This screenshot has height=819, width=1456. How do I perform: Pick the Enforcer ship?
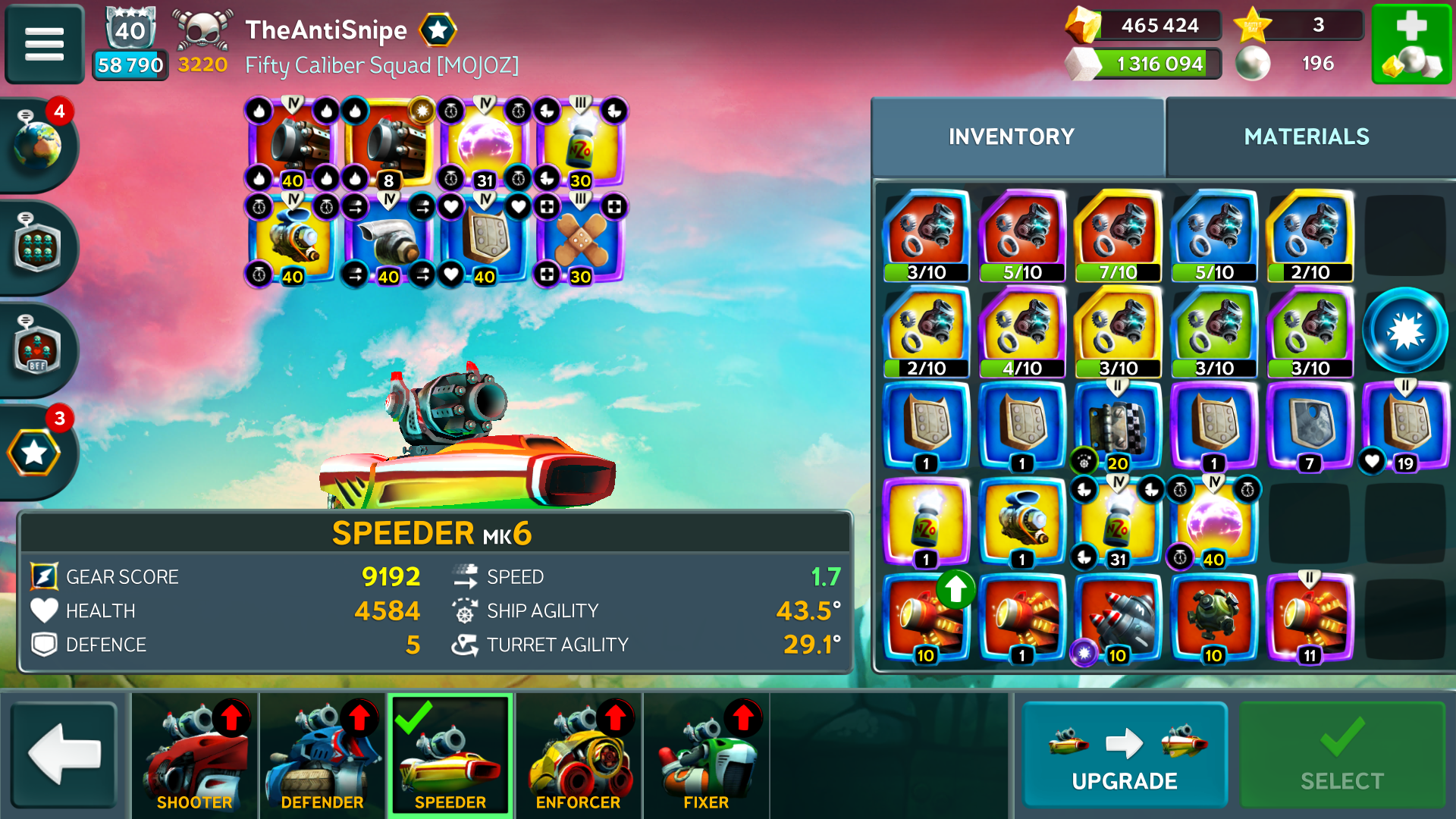click(x=579, y=755)
